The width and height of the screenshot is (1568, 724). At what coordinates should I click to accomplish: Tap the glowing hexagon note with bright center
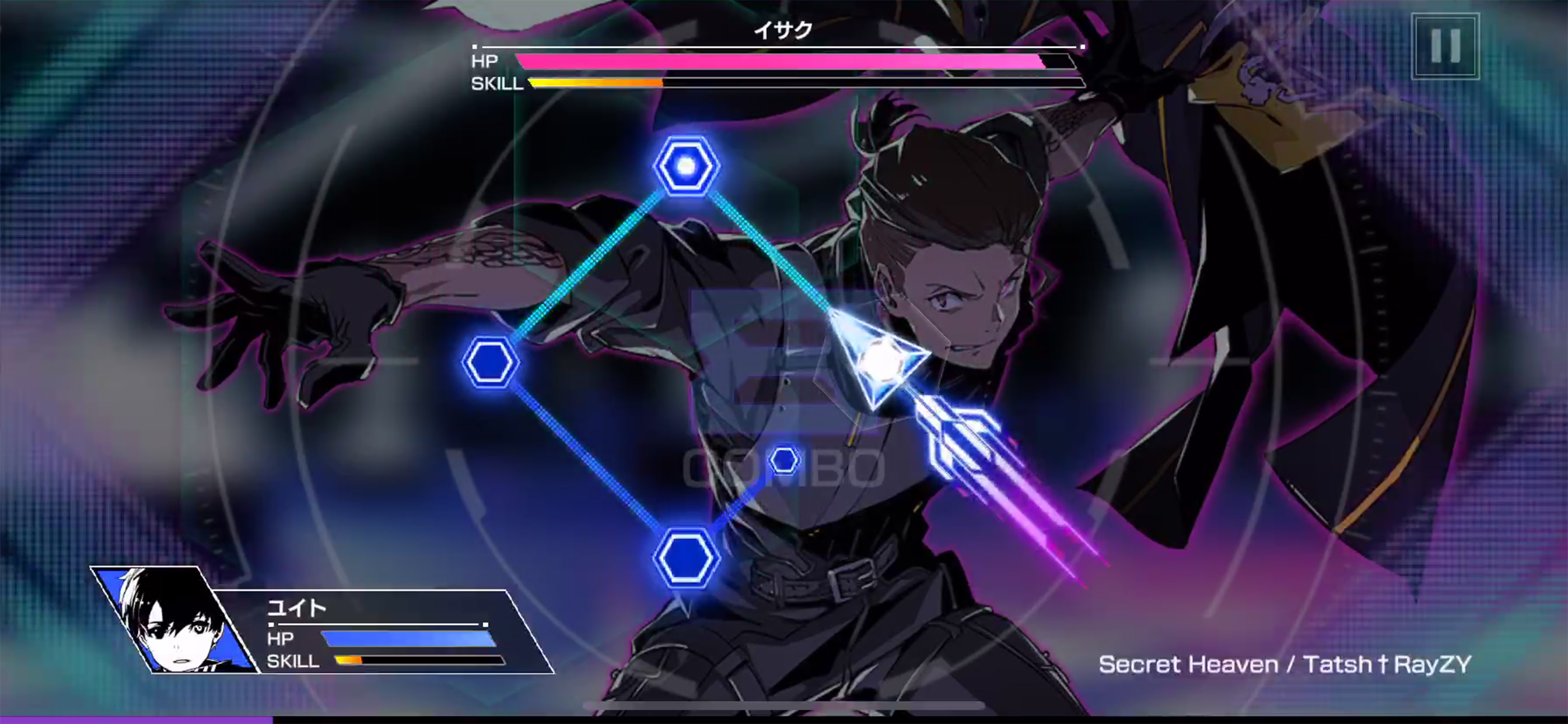[686, 166]
